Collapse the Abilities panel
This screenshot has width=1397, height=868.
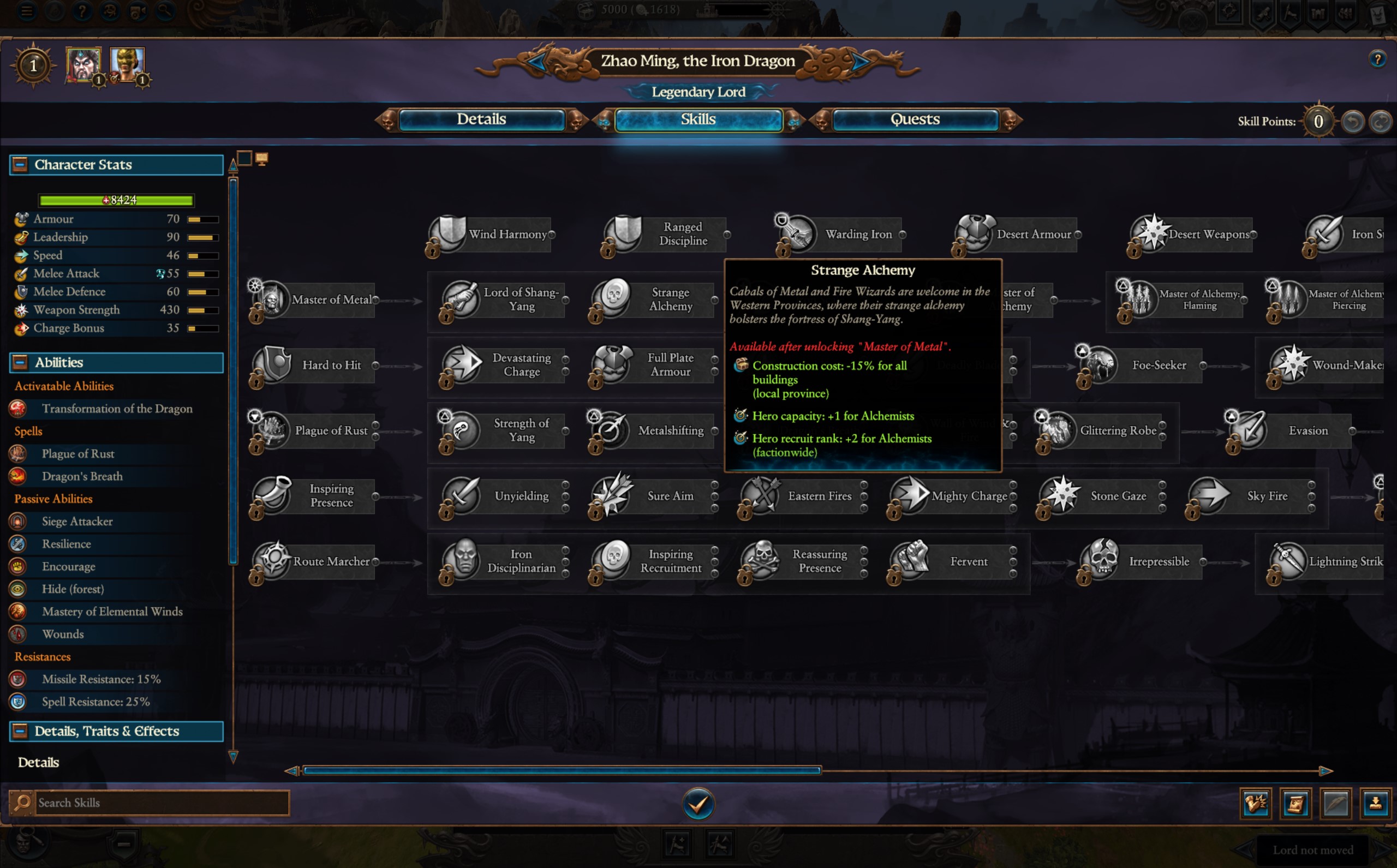[19, 362]
